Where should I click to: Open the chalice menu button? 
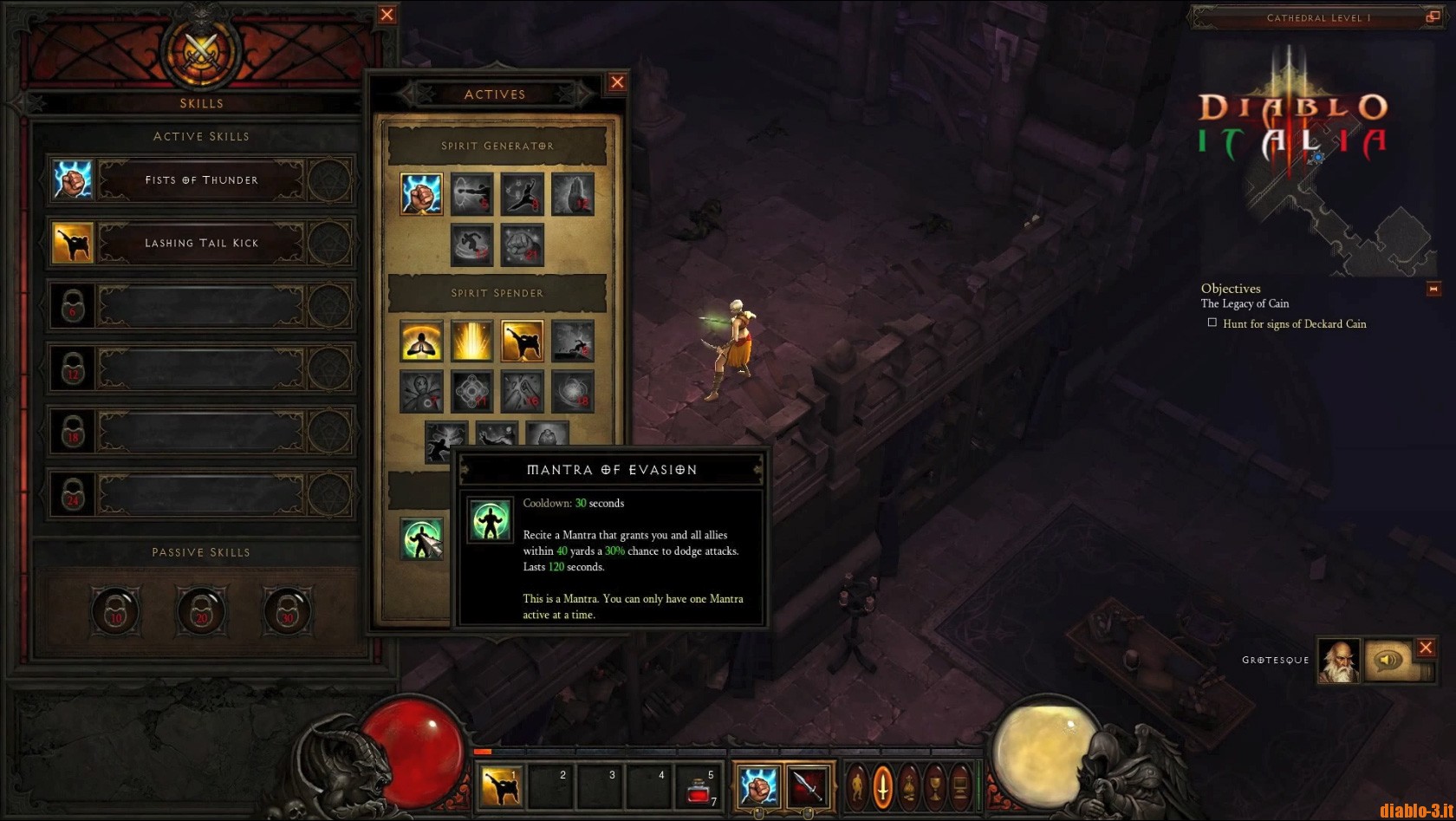[935, 785]
